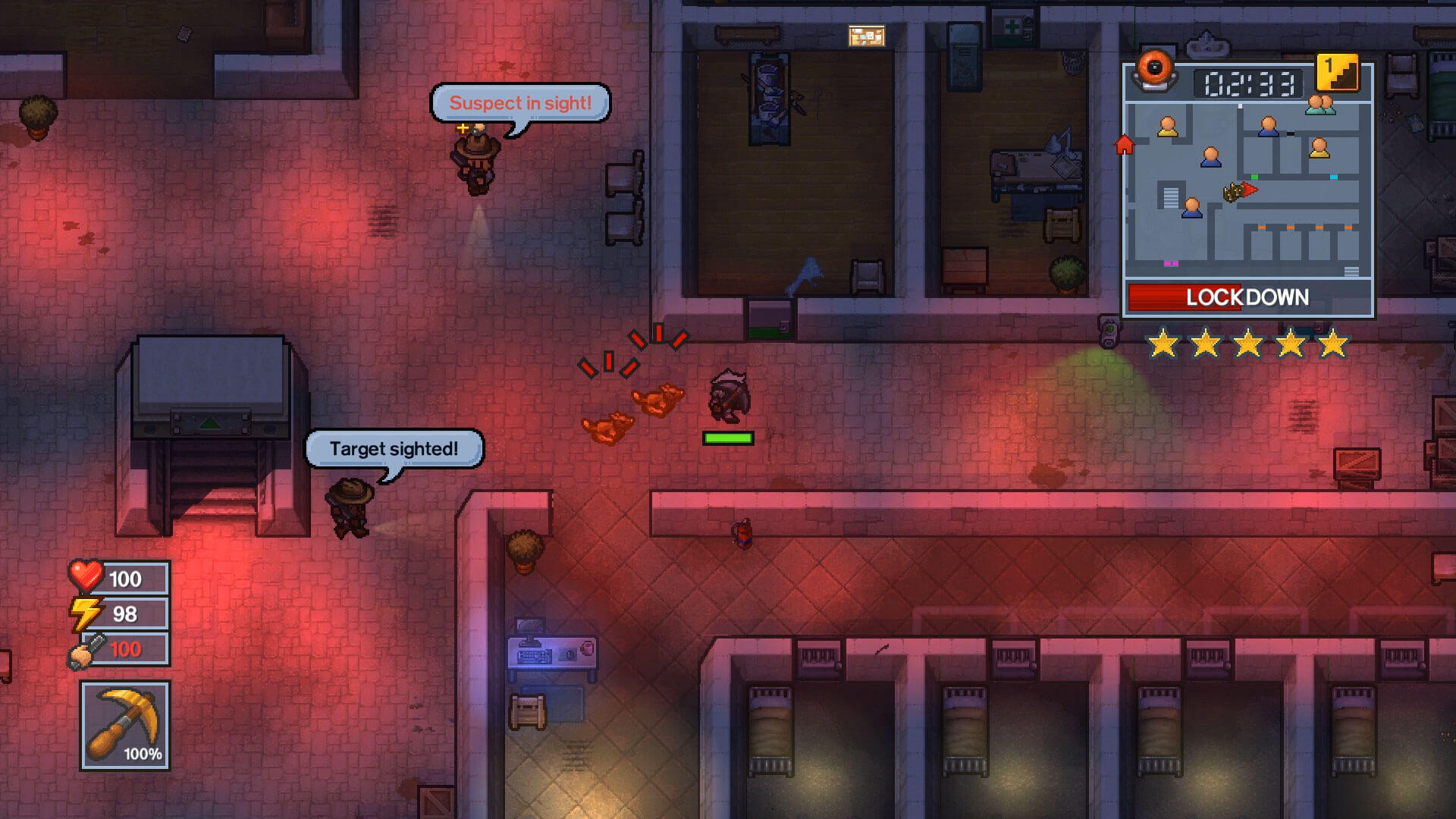Click the red home marker on minimap

(1124, 144)
